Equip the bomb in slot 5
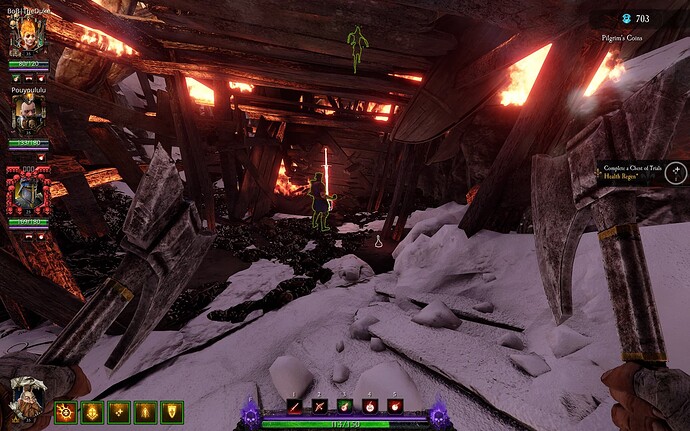Image resolution: width=690 pixels, height=431 pixels. tap(394, 405)
